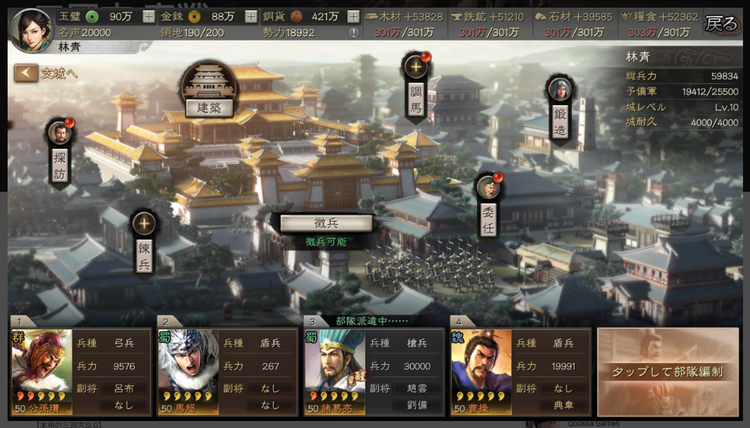Select troop card 1 led by 公孫瓚

tap(80, 372)
